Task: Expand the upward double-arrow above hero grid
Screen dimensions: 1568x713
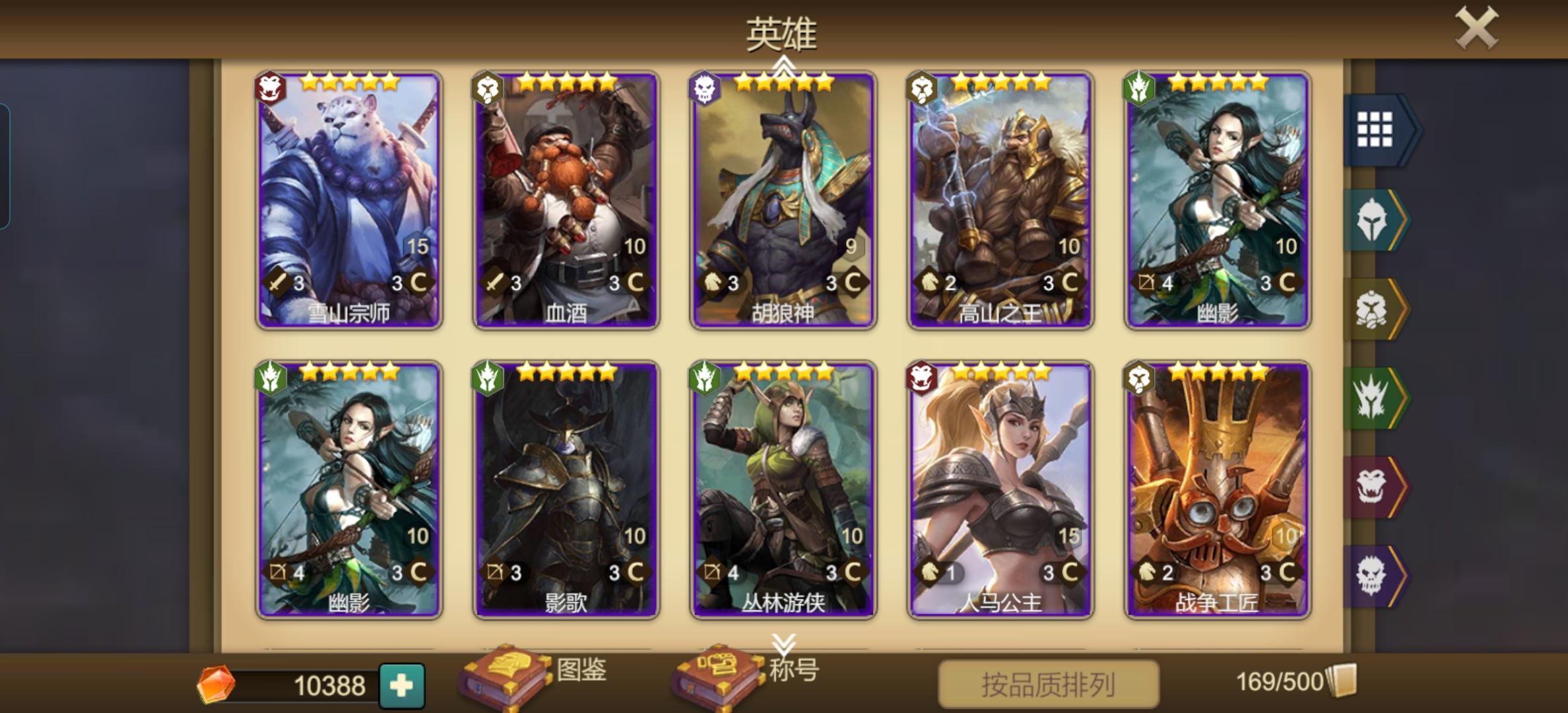Action: click(x=783, y=63)
